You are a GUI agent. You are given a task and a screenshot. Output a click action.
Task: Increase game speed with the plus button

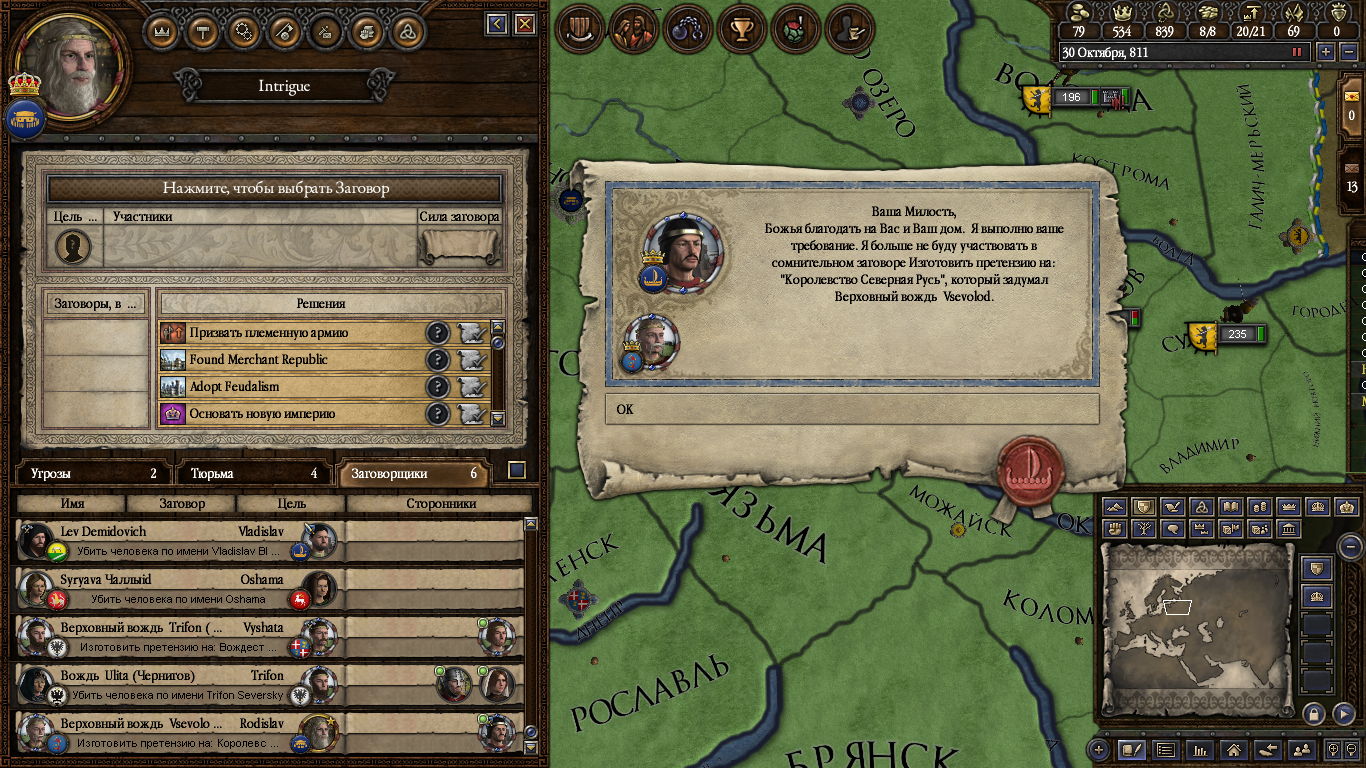[1326, 52]
